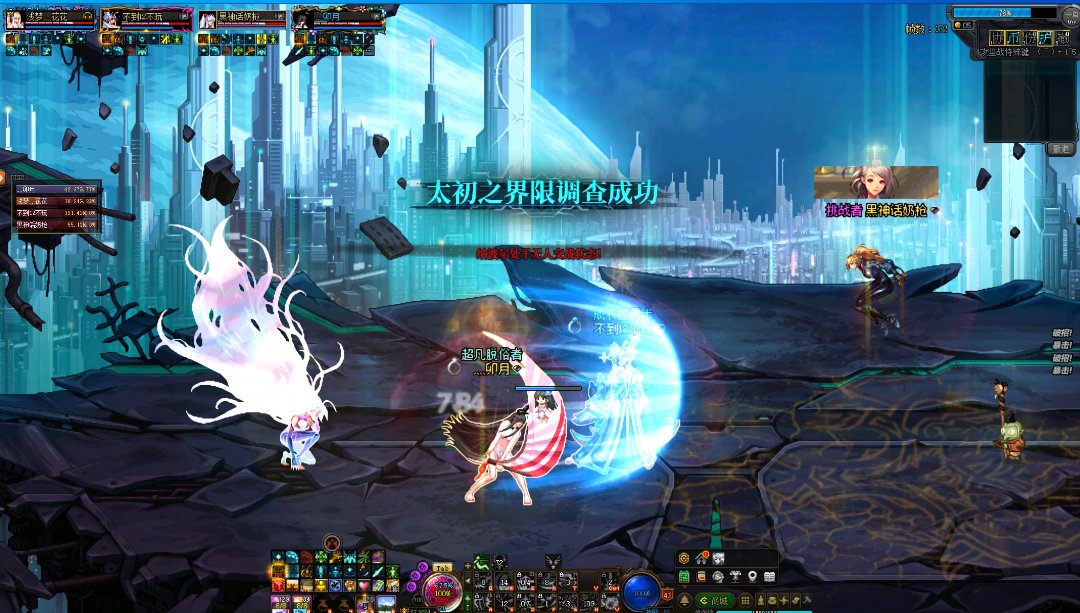1080x613 pixels.
Task: Click the challenger 黑神话奶枪 portrait banner
Action: [x=876, y=183]
